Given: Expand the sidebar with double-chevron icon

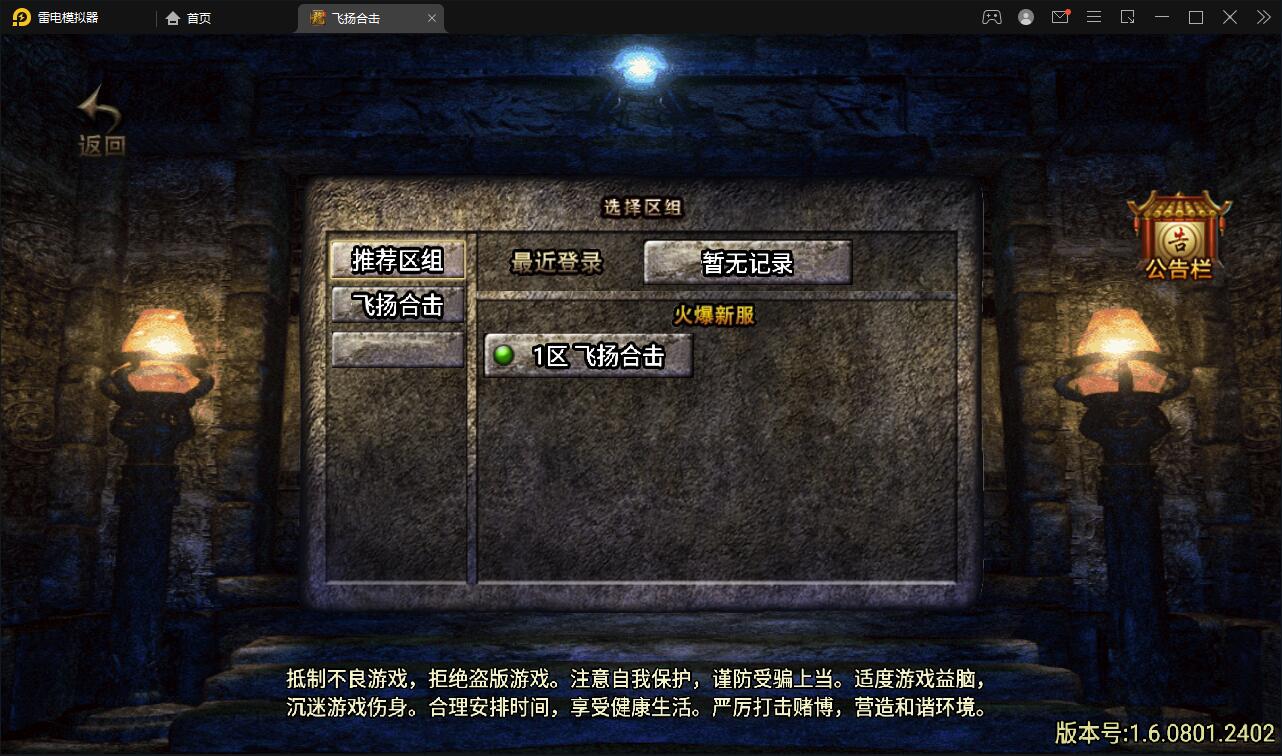Looking at the screenshot, I should coord(1262,17).
